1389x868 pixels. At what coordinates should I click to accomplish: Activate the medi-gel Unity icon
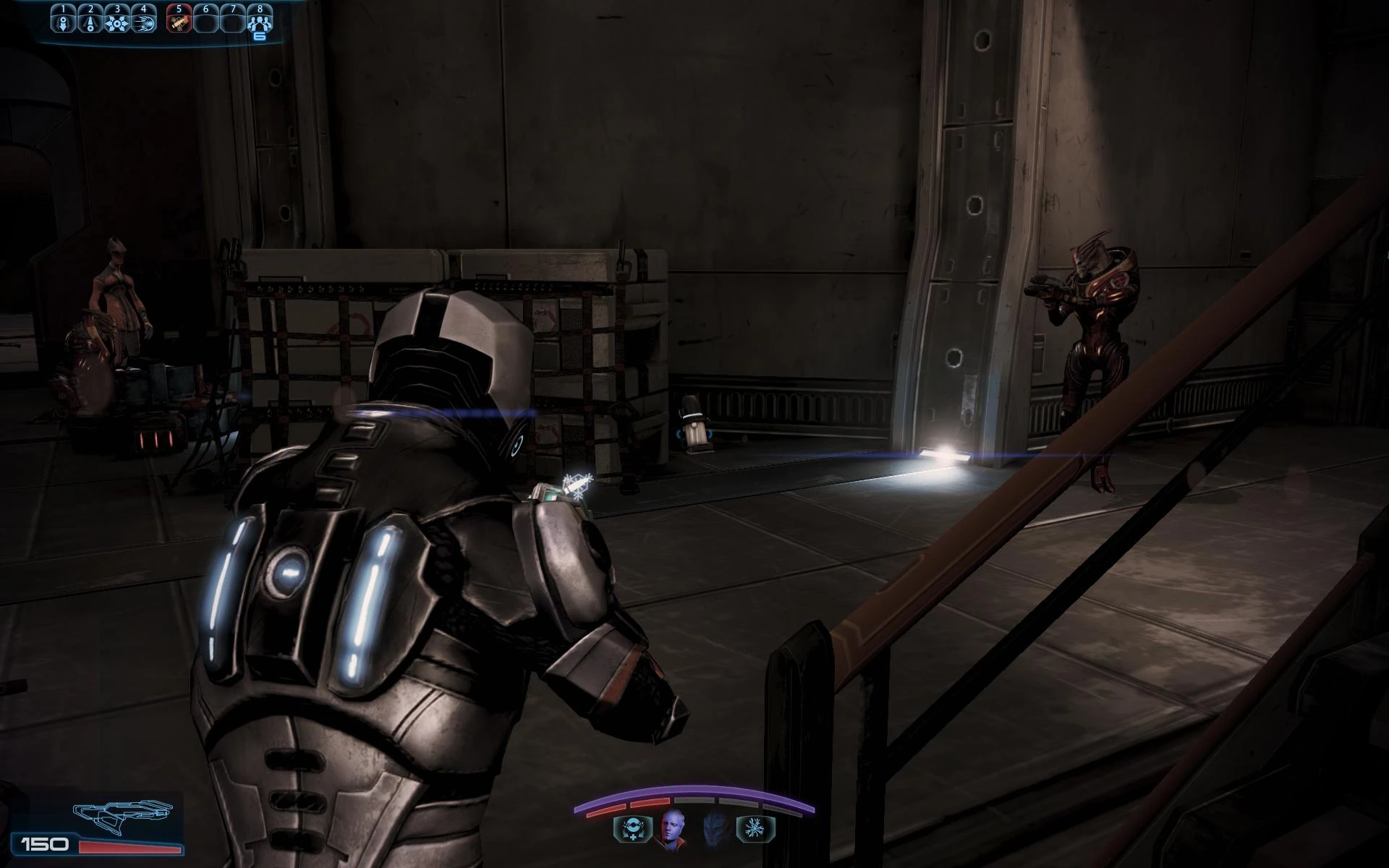pyautogui.click(x=631, y=829)
